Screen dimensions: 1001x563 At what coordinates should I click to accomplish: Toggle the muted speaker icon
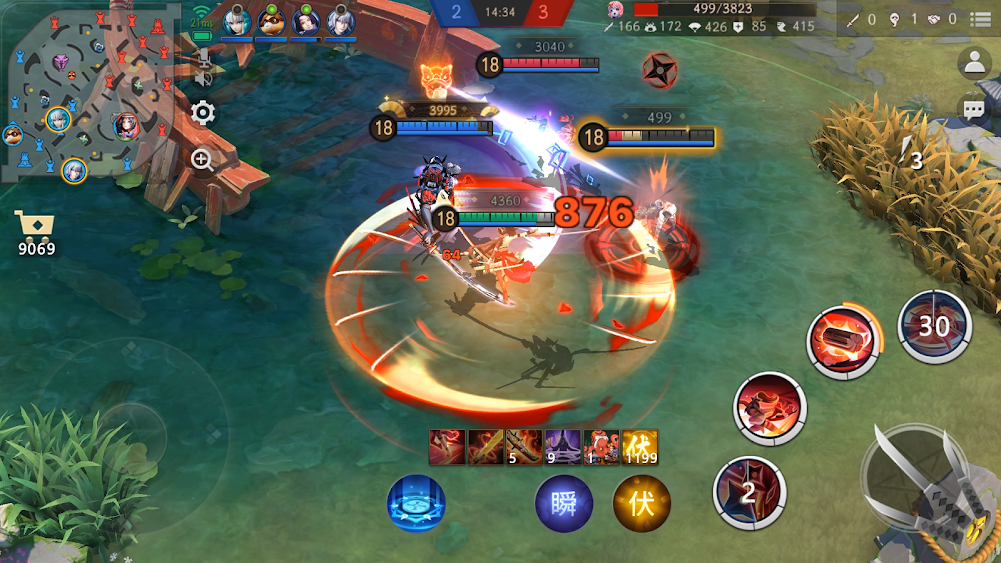coord(204,77)
